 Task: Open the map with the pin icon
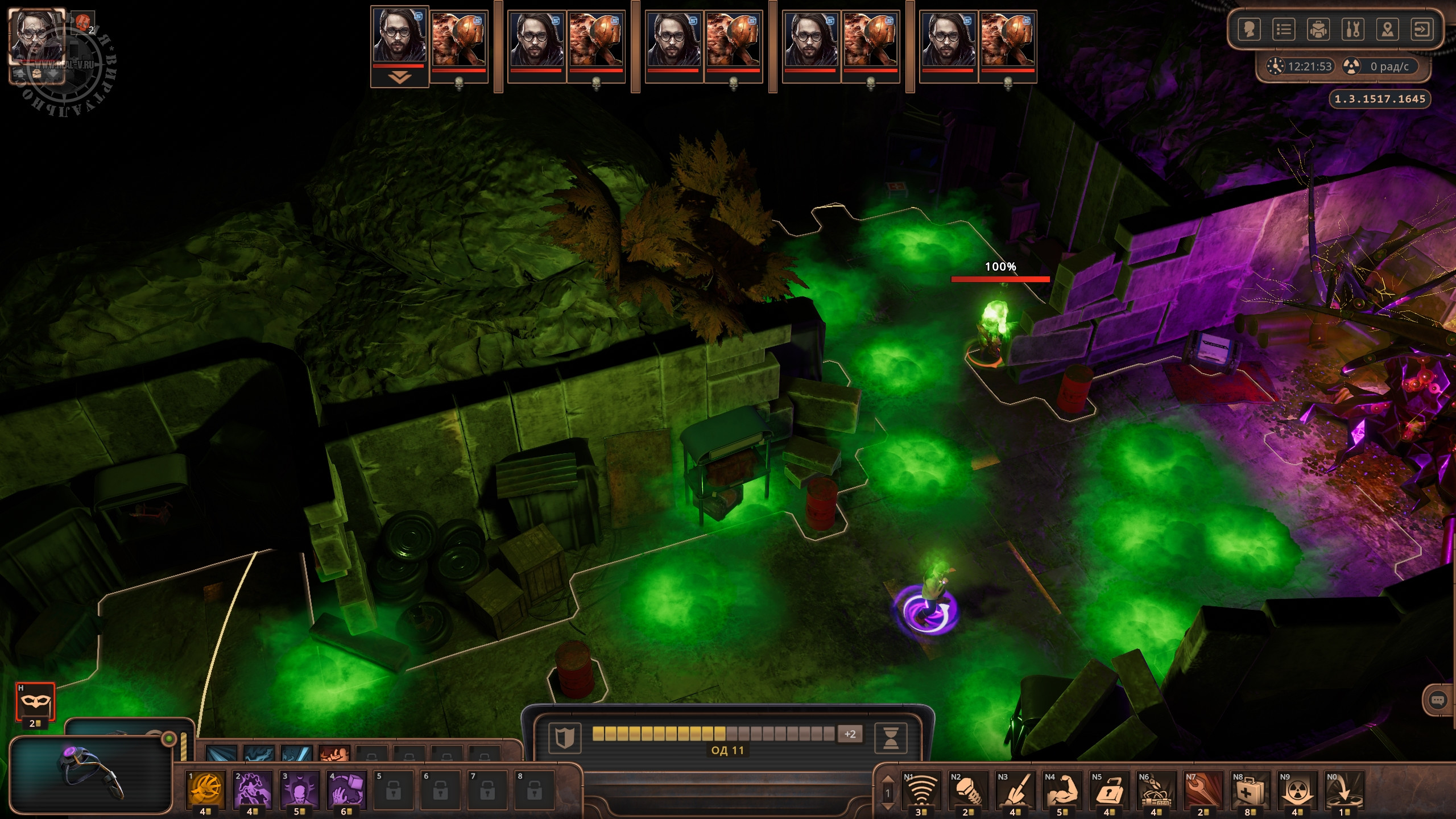click(1388, 29)
